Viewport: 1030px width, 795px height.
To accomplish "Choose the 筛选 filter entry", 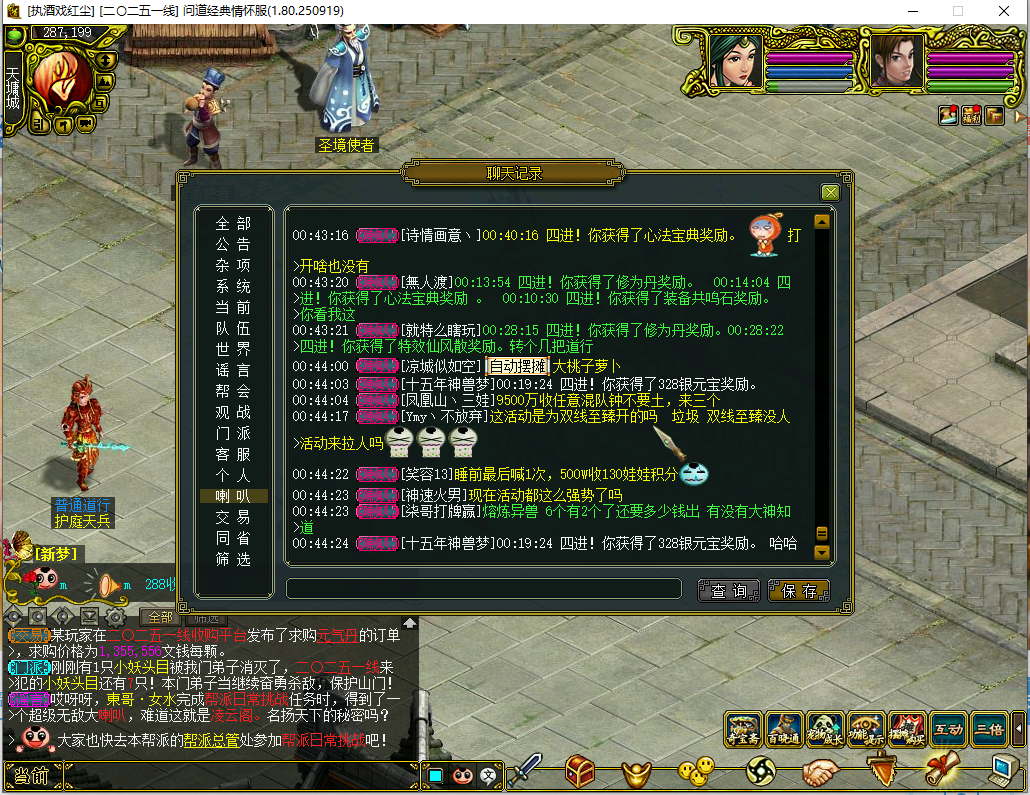I will pyautogui.click(x=234, y=559).
